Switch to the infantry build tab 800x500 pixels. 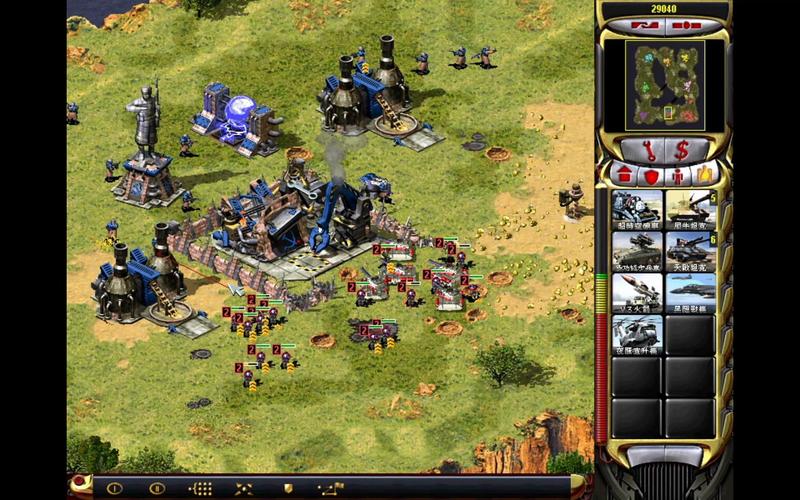point(678,175)
